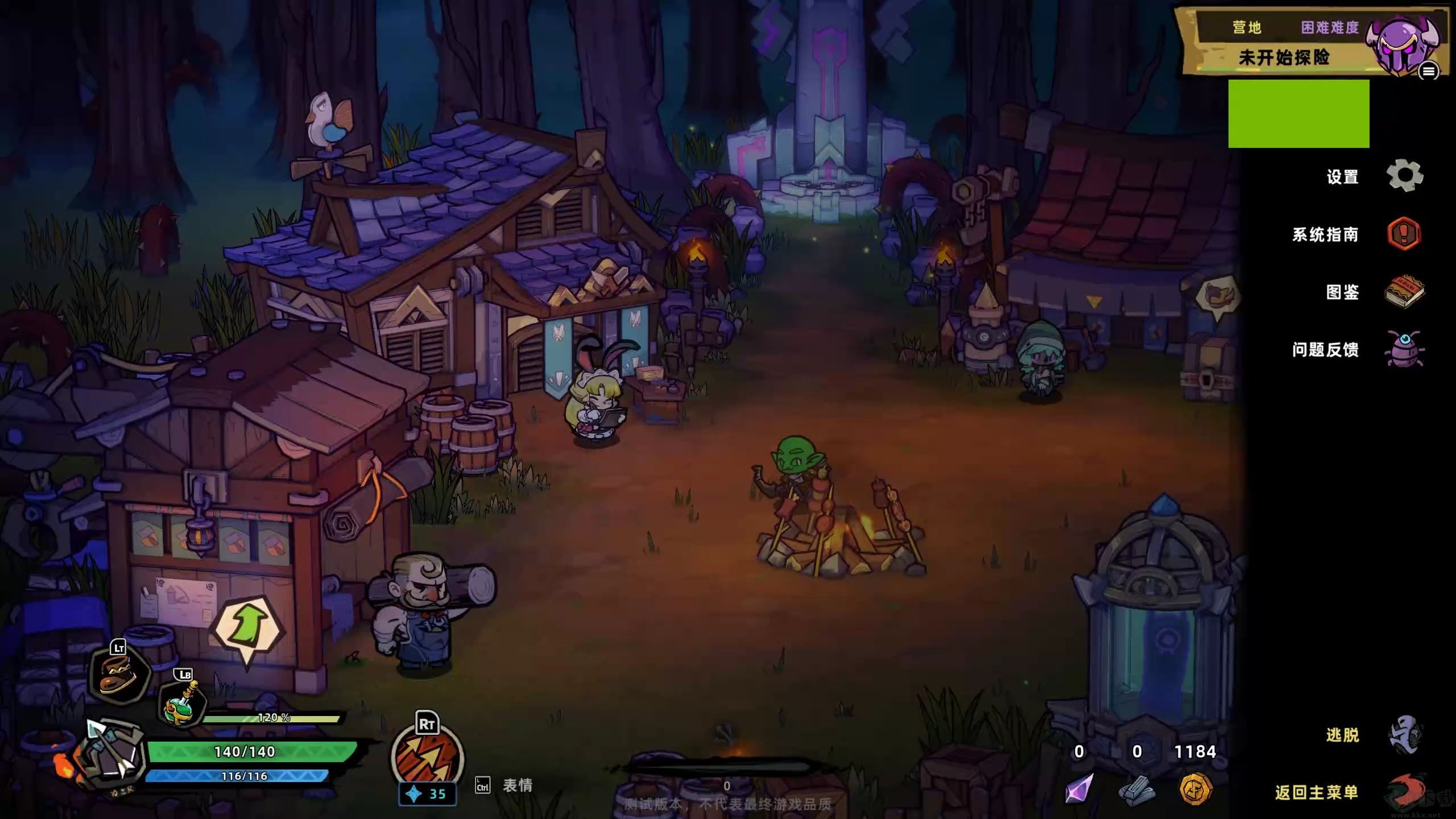Click the silver ingot resource icon
1456x819 pixels.
[x=1137, y=790]
